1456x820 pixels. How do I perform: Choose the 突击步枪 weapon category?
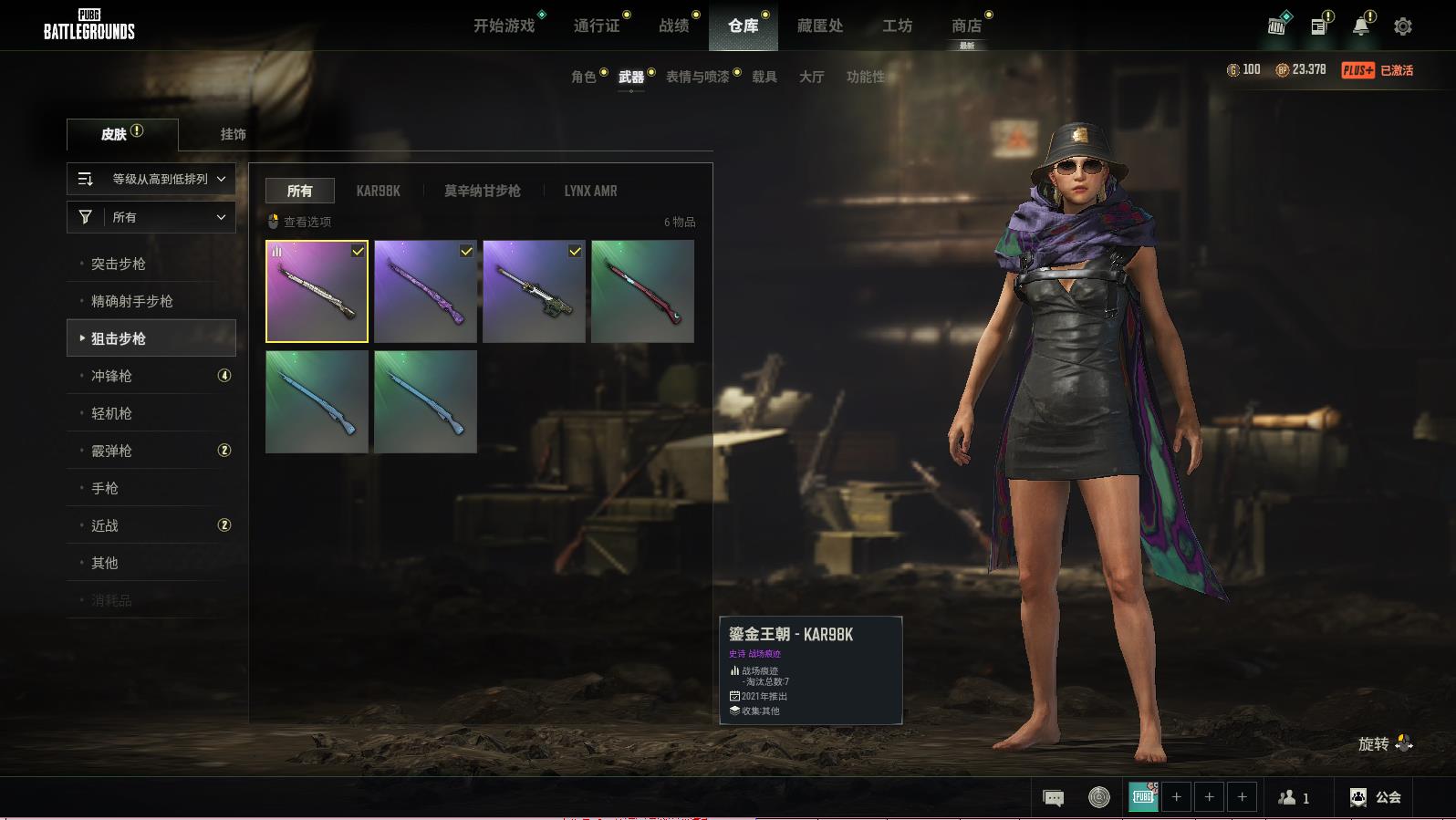(119, 264)
